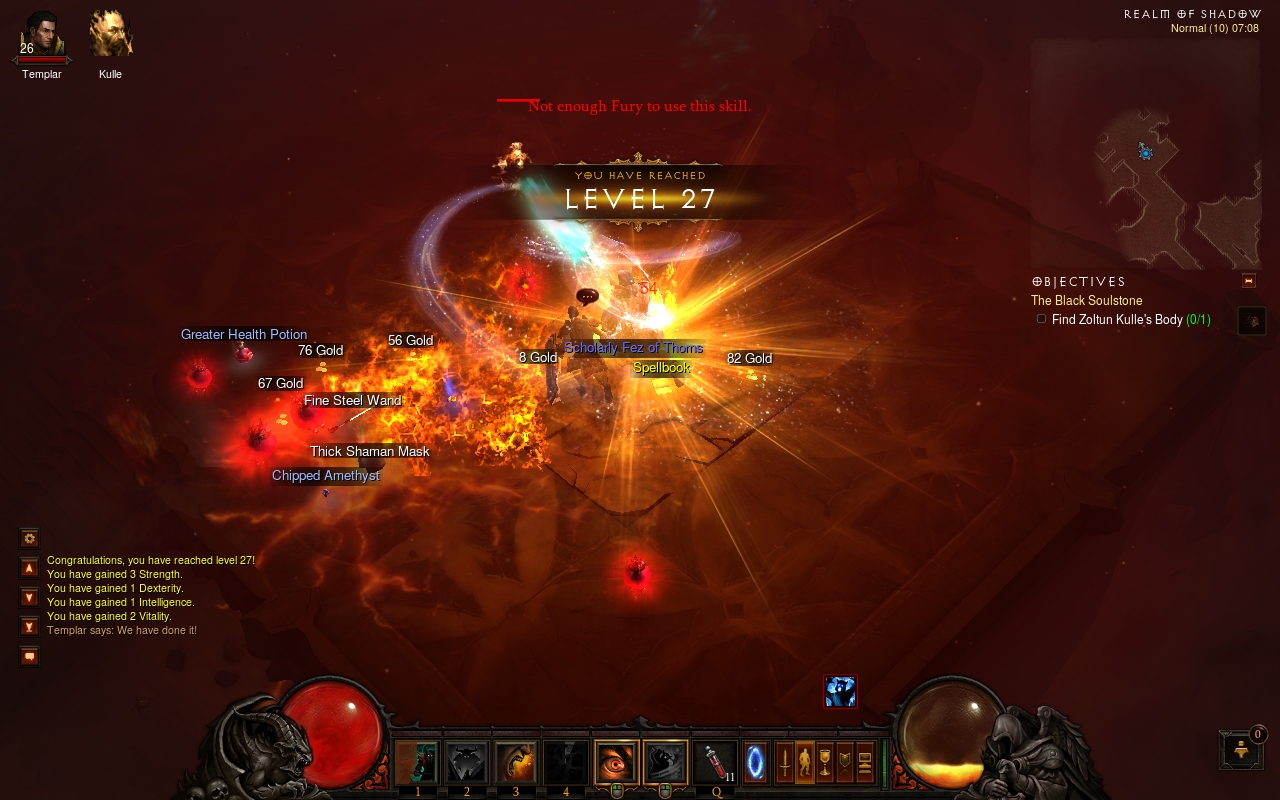1280x800 pixels.
Task: Activate the roaring face skill in slot 3
Action: (x=515, y=763)
